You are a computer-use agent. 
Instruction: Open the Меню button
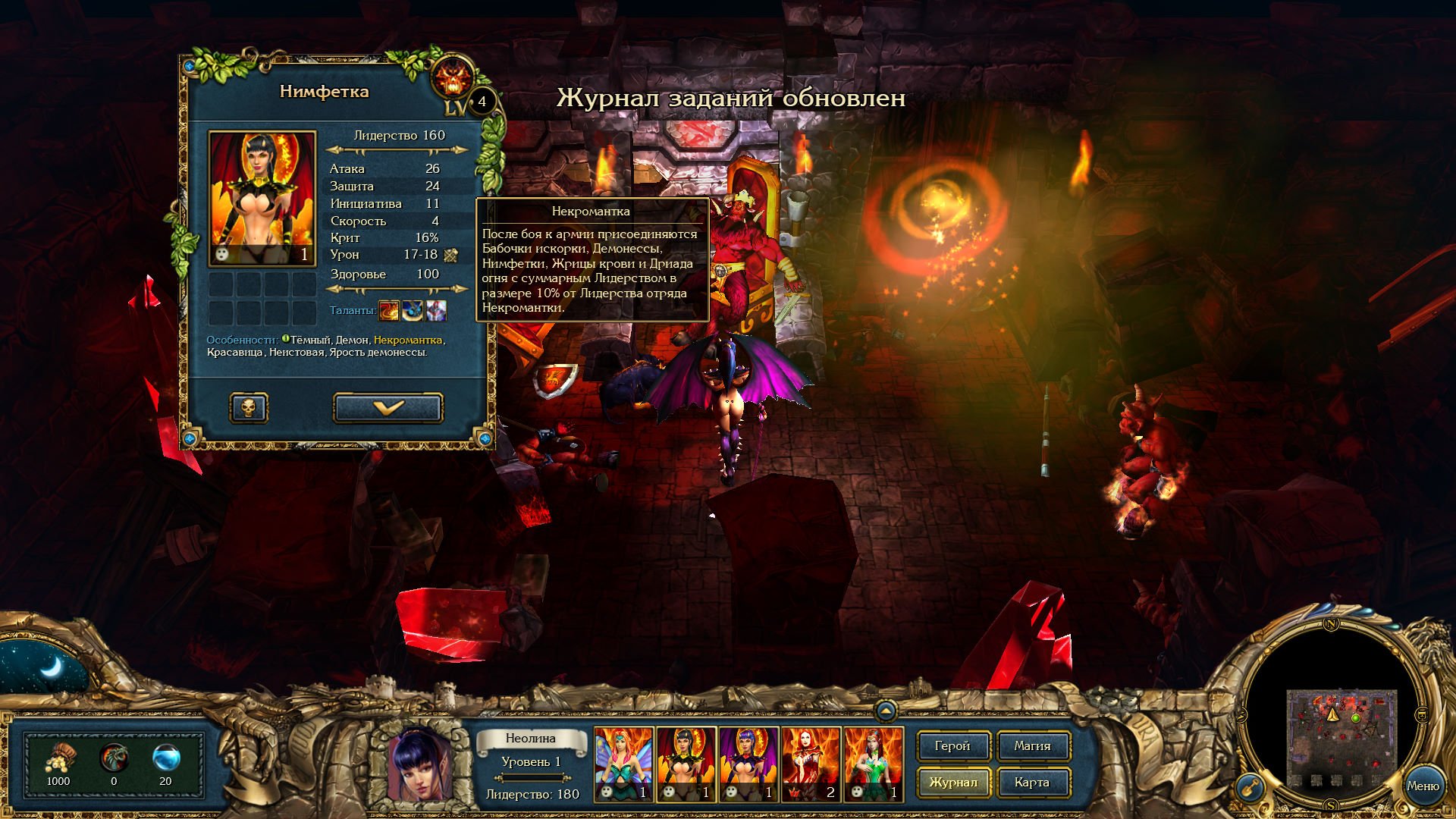tap(1422, 786)
